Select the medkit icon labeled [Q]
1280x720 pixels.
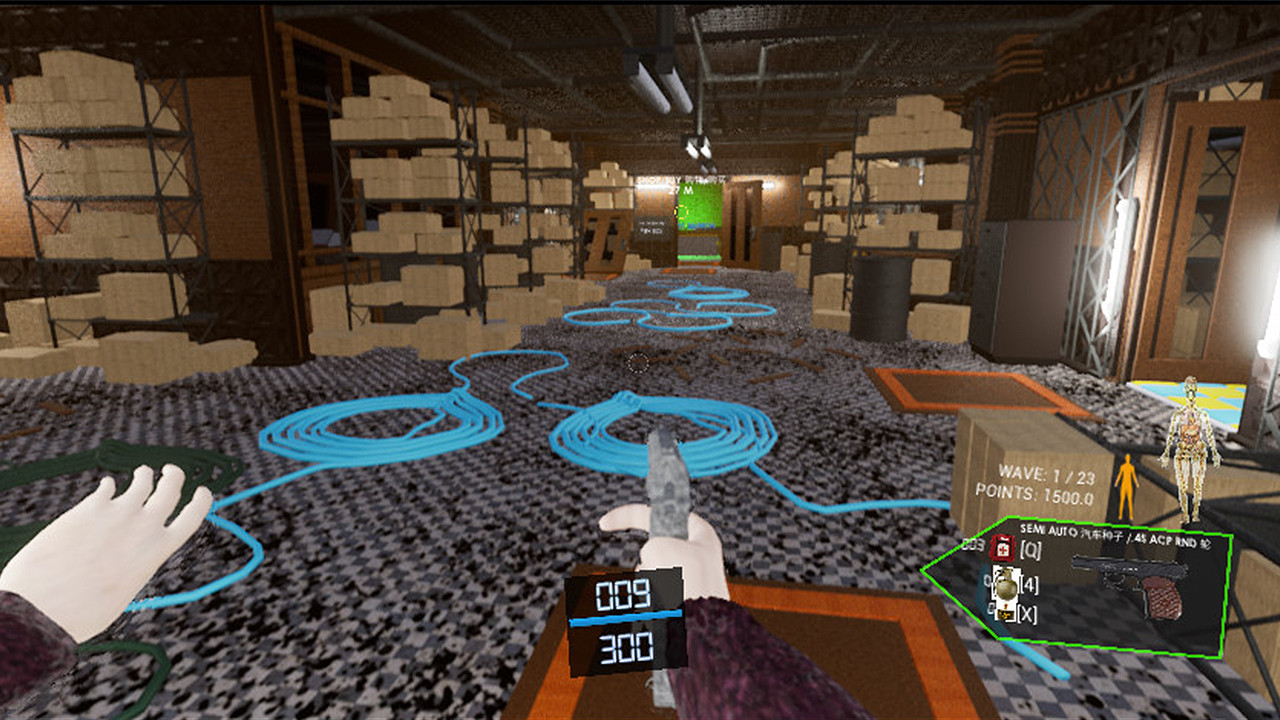point(1002,550)
